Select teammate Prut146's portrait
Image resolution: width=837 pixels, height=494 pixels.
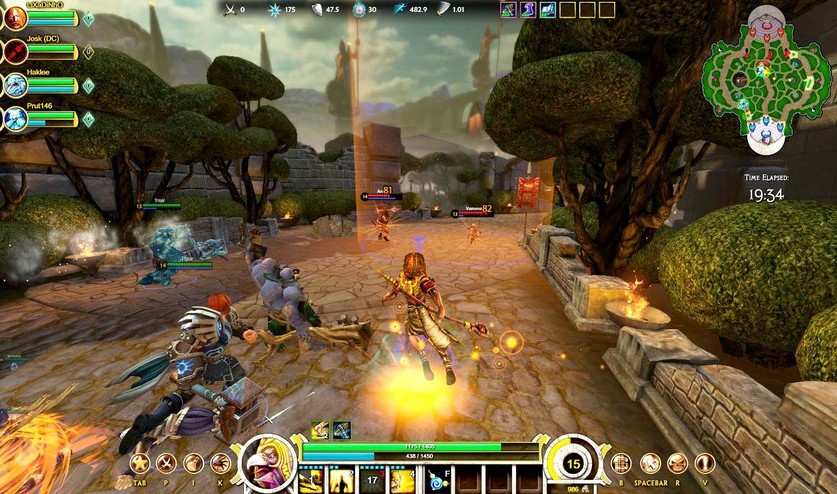15,118
